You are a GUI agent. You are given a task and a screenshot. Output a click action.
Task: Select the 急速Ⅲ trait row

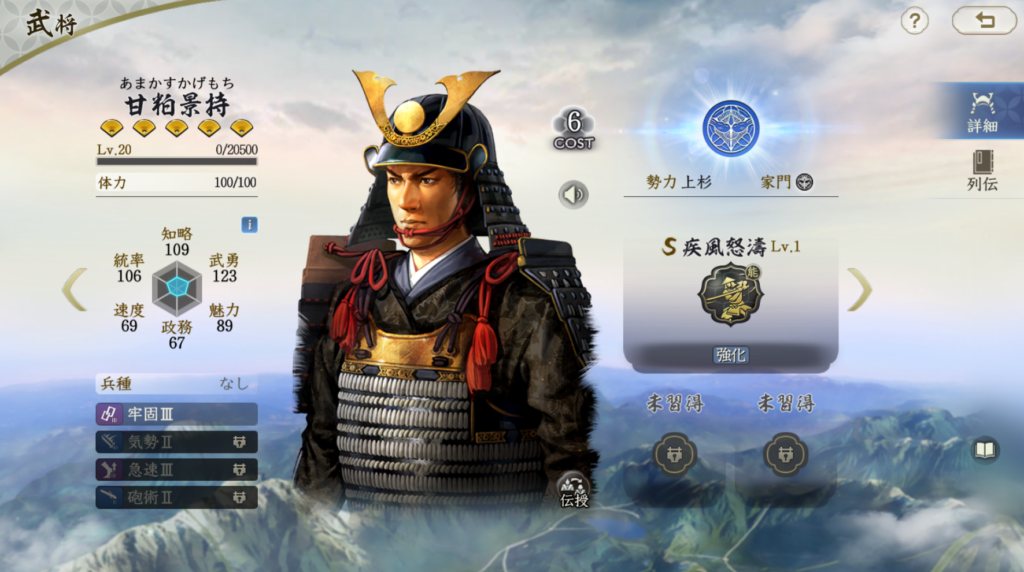tap(177, 469)
